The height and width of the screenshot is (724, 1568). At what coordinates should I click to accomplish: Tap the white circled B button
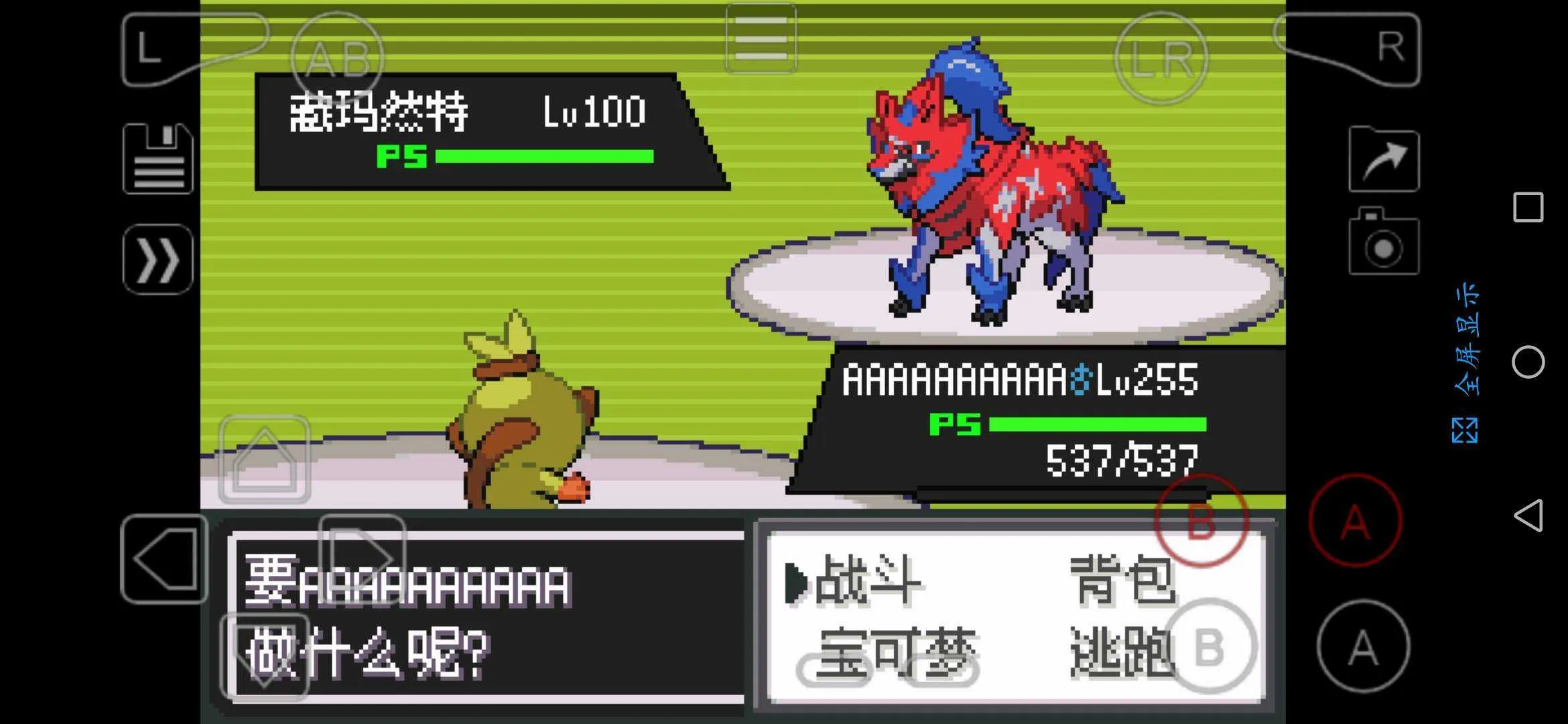pyautogui.click(x=1210, y=647)
